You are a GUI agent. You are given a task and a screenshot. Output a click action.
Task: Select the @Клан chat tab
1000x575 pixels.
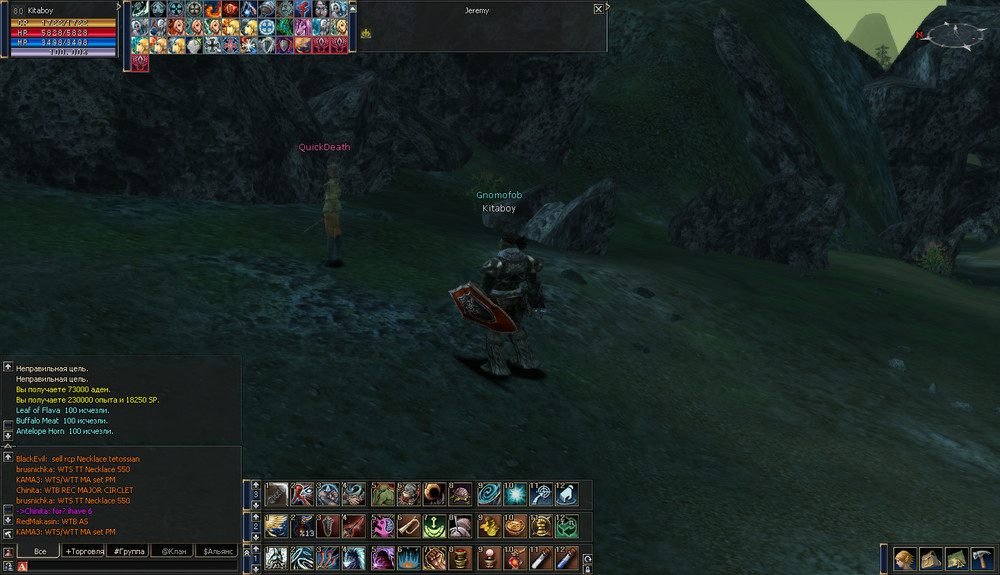pyautogui.click(x=174, y=551)
